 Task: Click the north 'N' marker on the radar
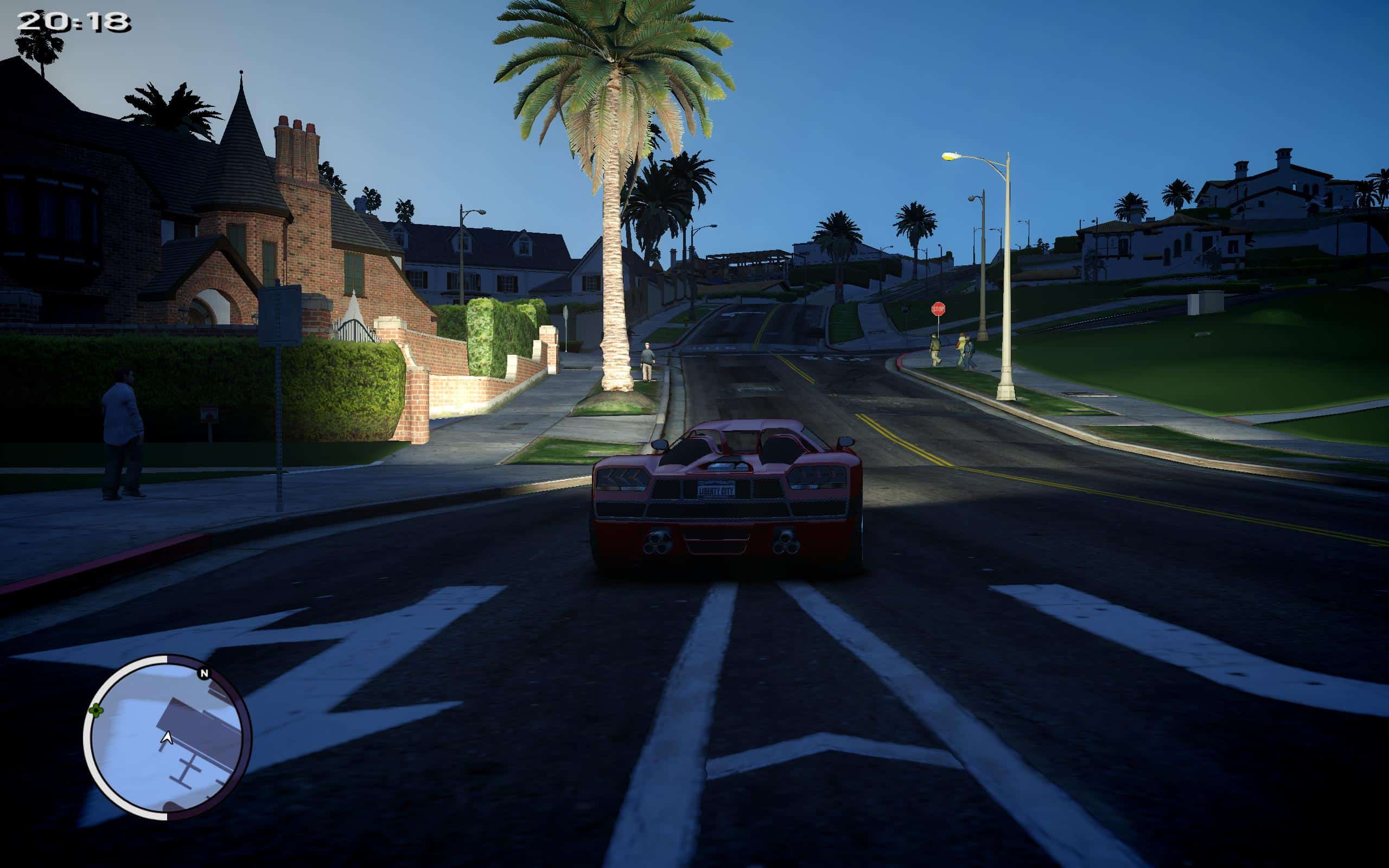204,673
